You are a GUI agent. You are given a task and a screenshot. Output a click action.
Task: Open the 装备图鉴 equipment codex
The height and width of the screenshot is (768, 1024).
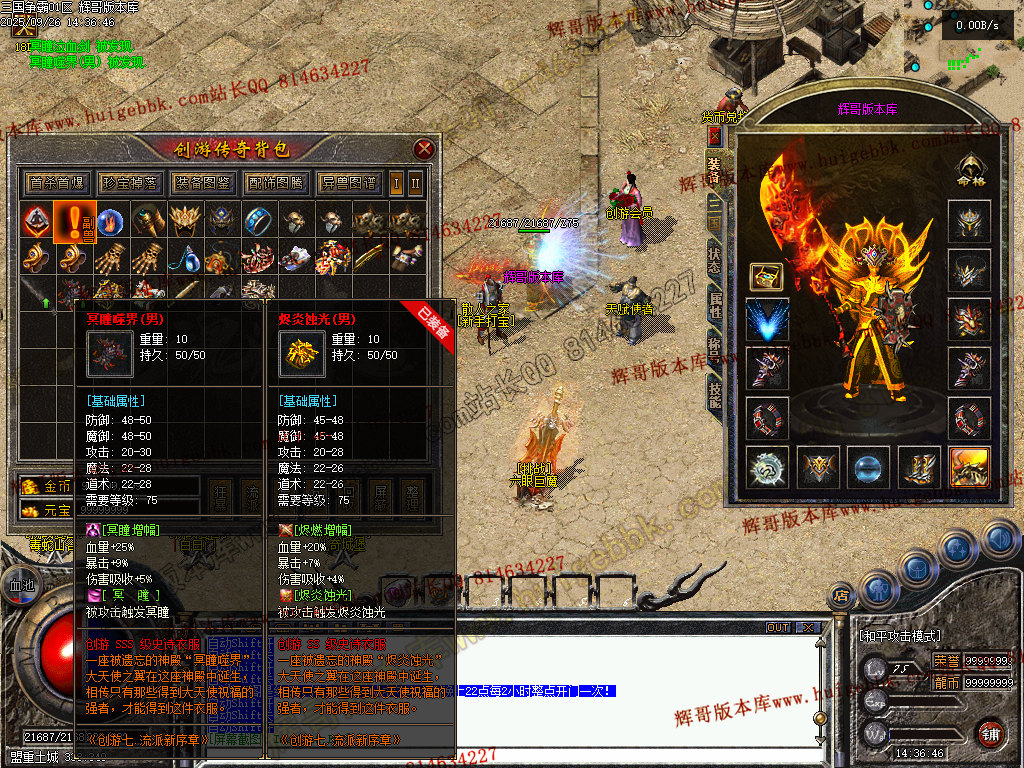(203, 183)
